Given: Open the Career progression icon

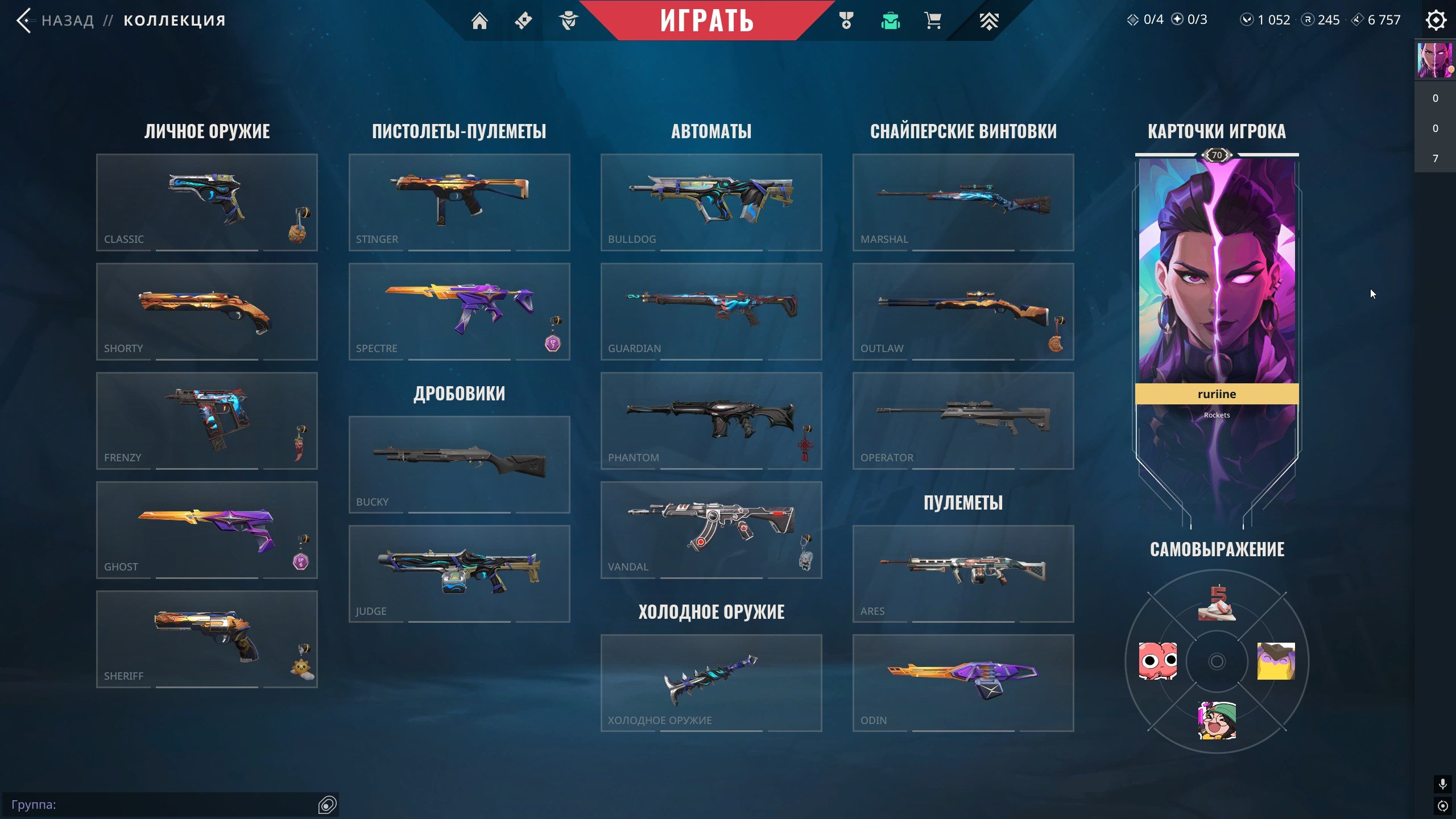Looking at the screenshot, I should tap(990, 20).
